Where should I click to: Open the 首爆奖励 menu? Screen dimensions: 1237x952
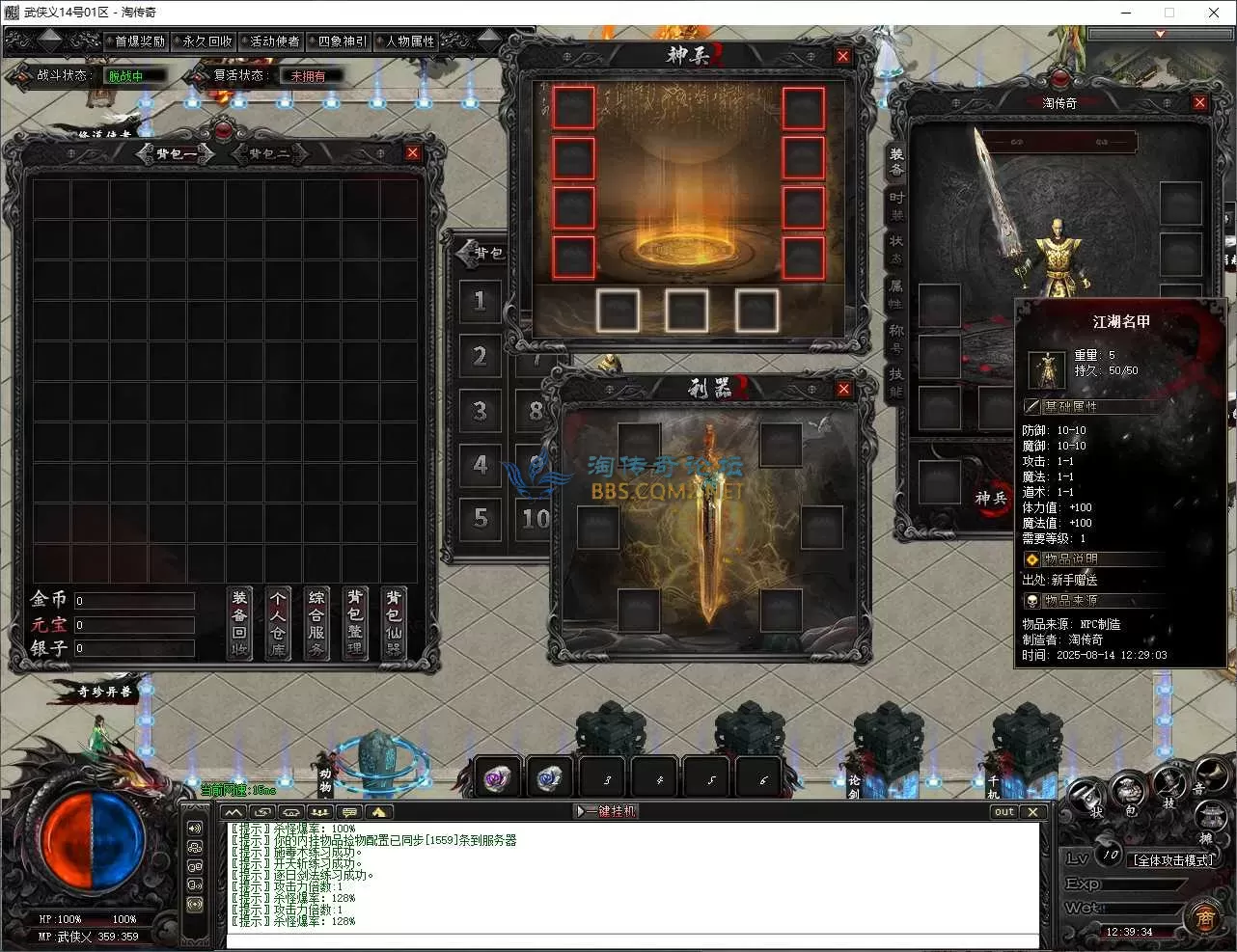(140, 41)
